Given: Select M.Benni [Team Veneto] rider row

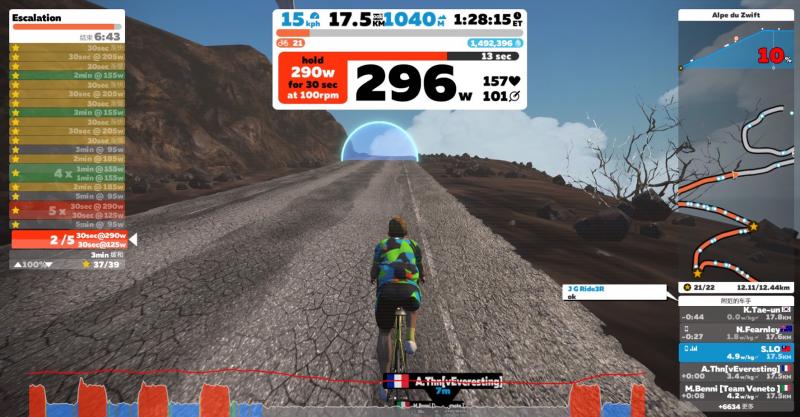Looking at the screenshot, I should (736, 391).
